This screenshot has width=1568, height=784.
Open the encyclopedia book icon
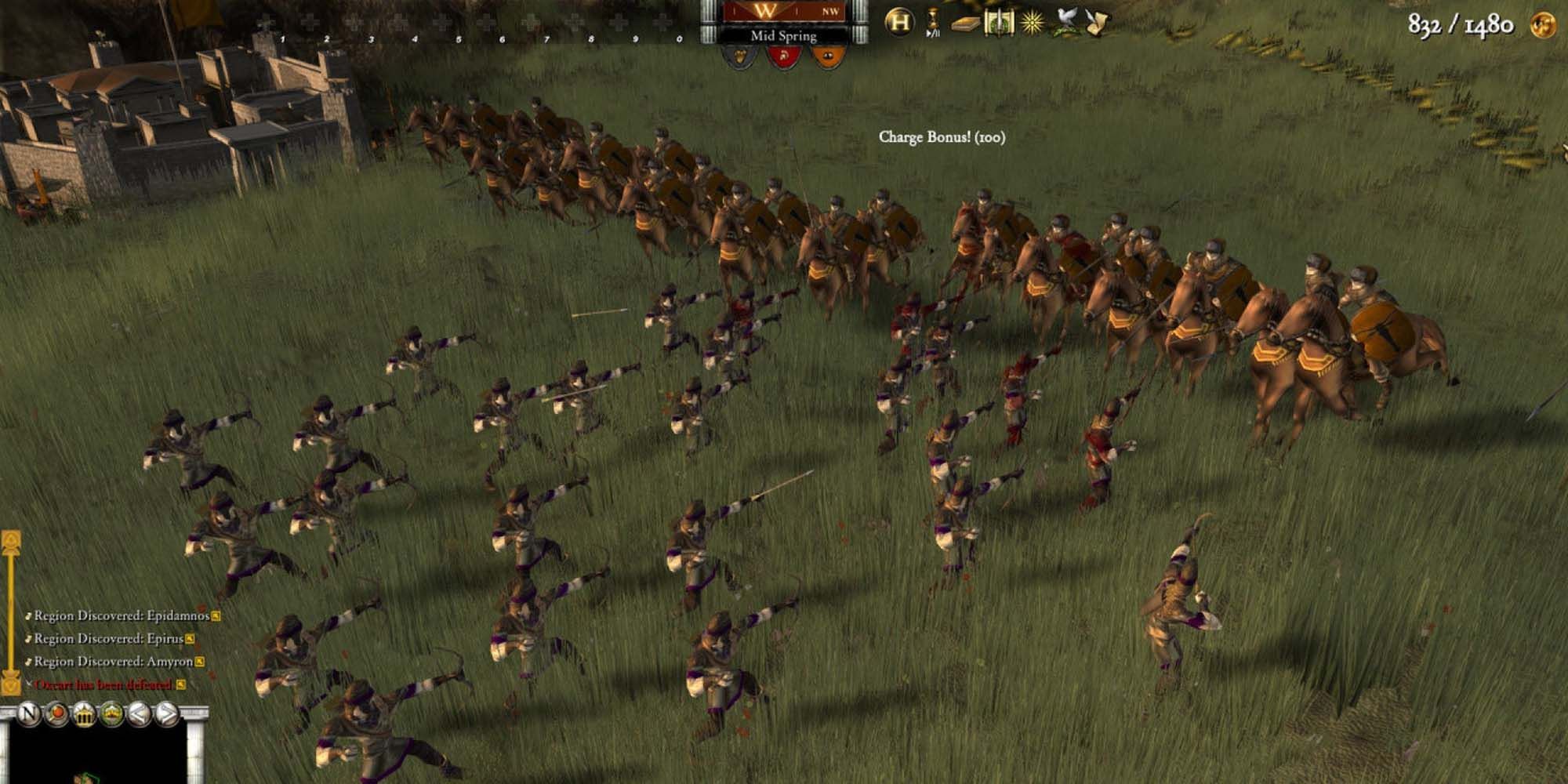(x=966, y=24)
